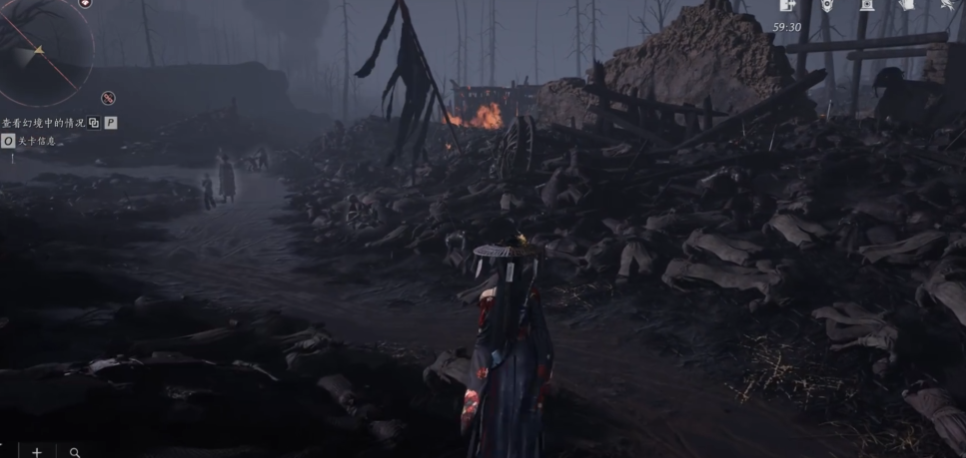Open the shield-shaped badge icon
The image size is (966, 458).
[827, 6]
